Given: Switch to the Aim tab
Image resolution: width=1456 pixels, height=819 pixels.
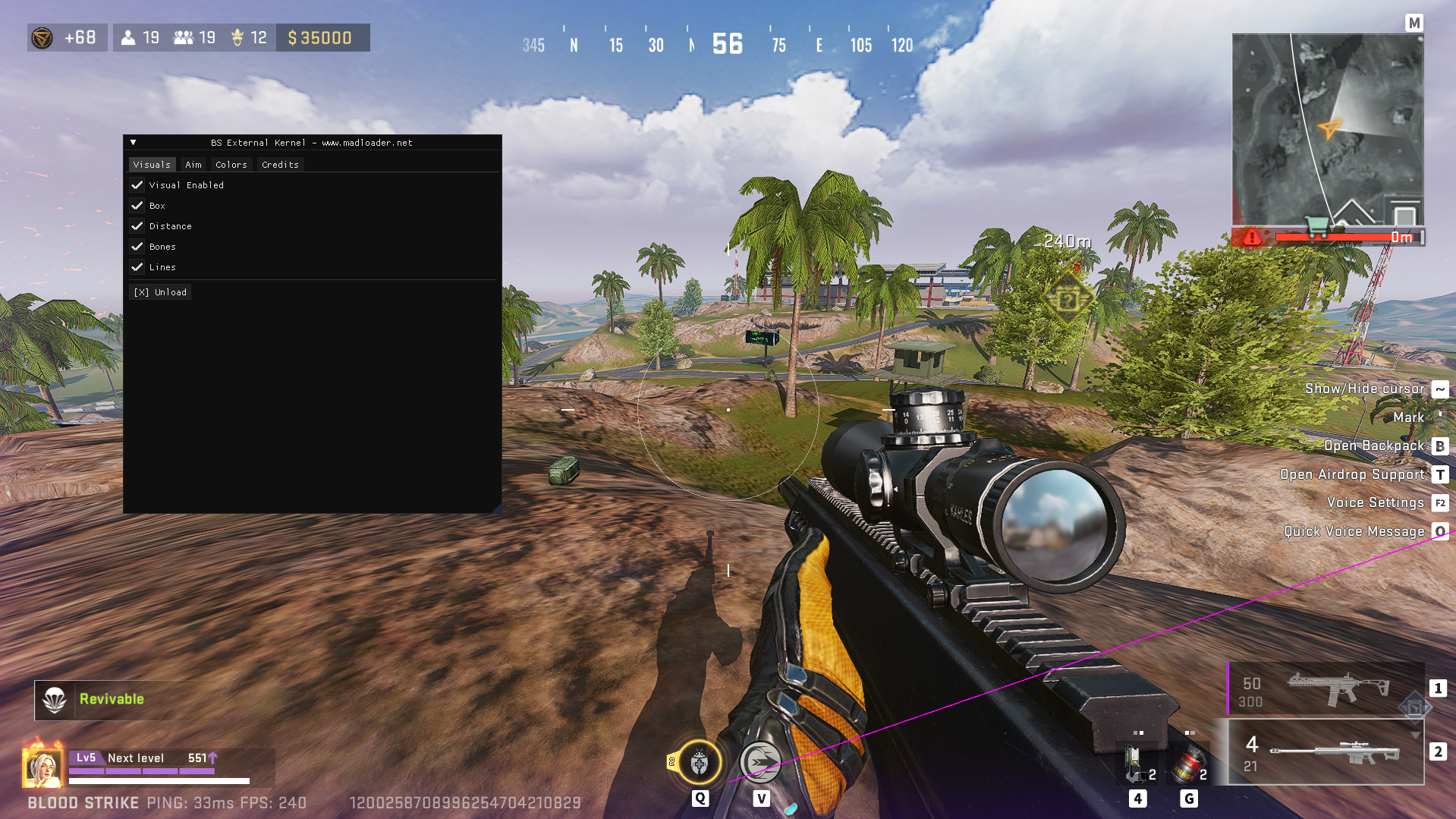Looking at the screenshot, I should pyautogui.click(x=192, y=164).
